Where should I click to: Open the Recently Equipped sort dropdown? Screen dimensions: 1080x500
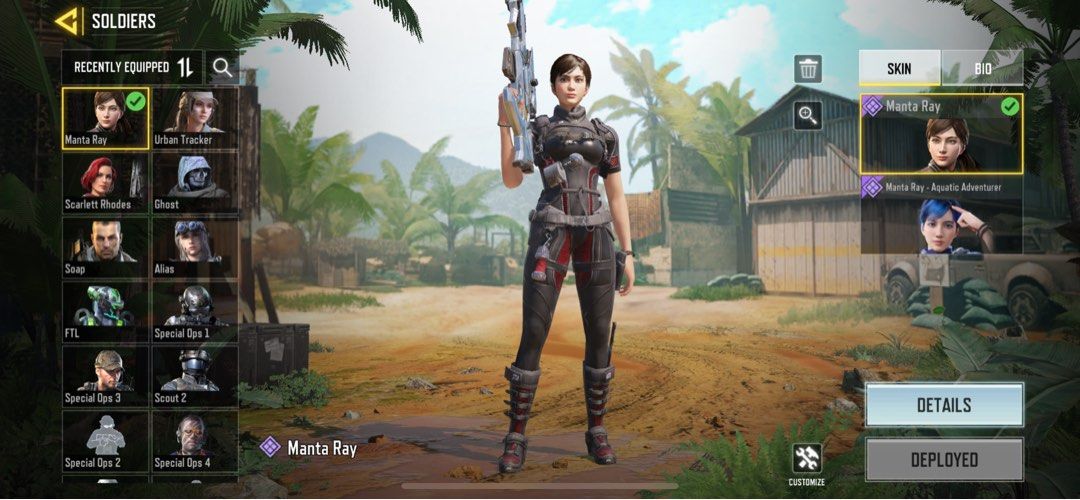(x=132, y=67)
